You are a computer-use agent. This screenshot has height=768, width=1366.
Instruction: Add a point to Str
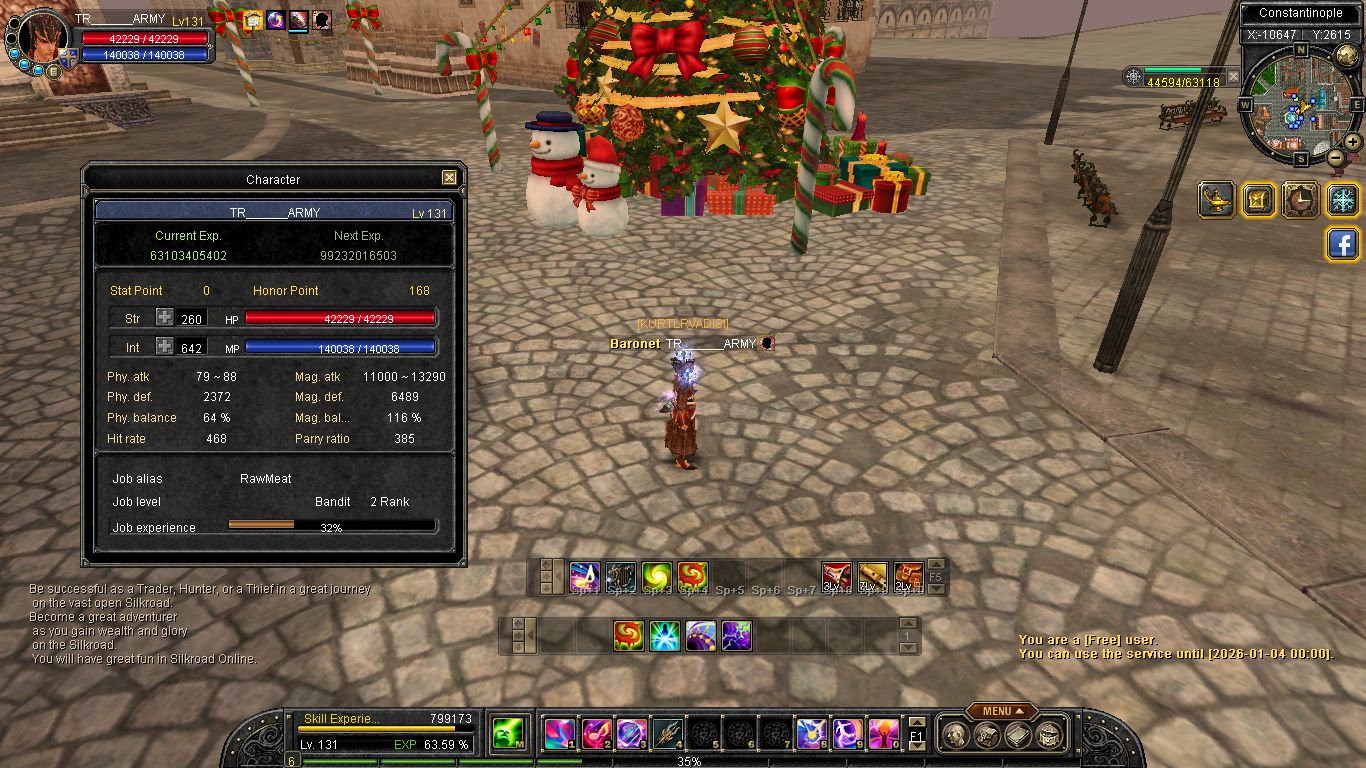pos(164,318)
